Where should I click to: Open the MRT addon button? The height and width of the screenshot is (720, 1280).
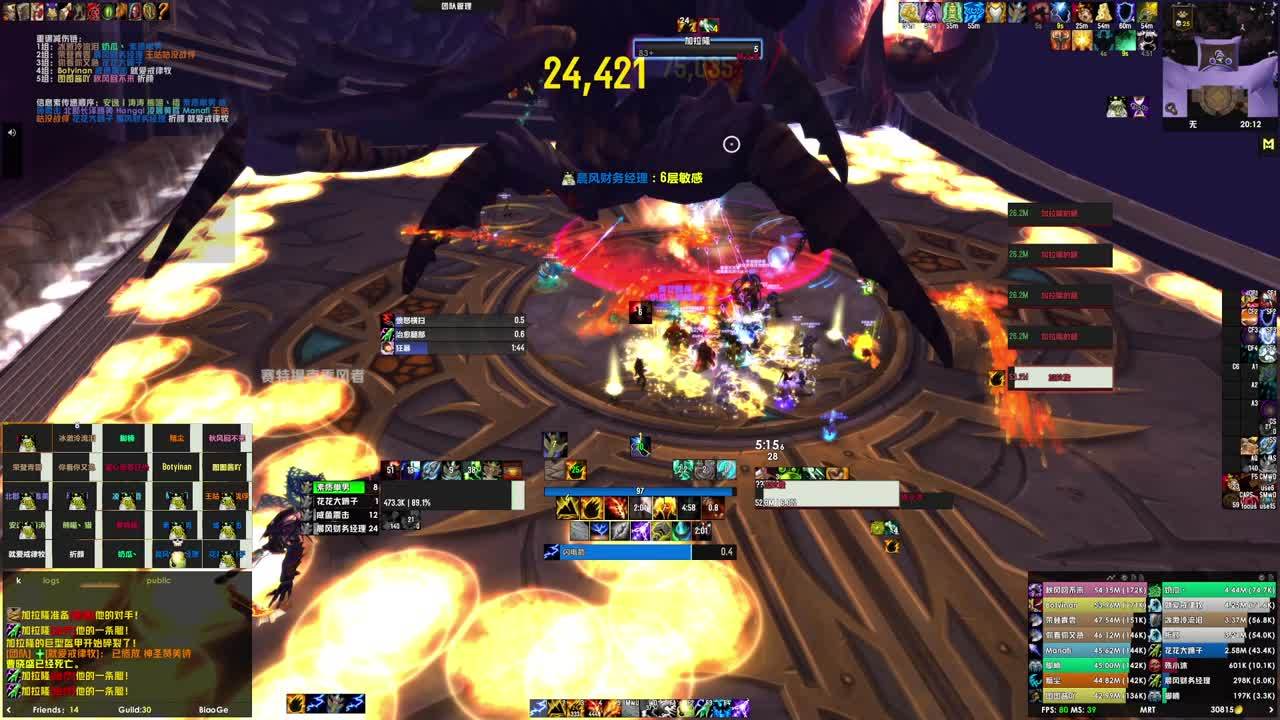point(1148,710)
